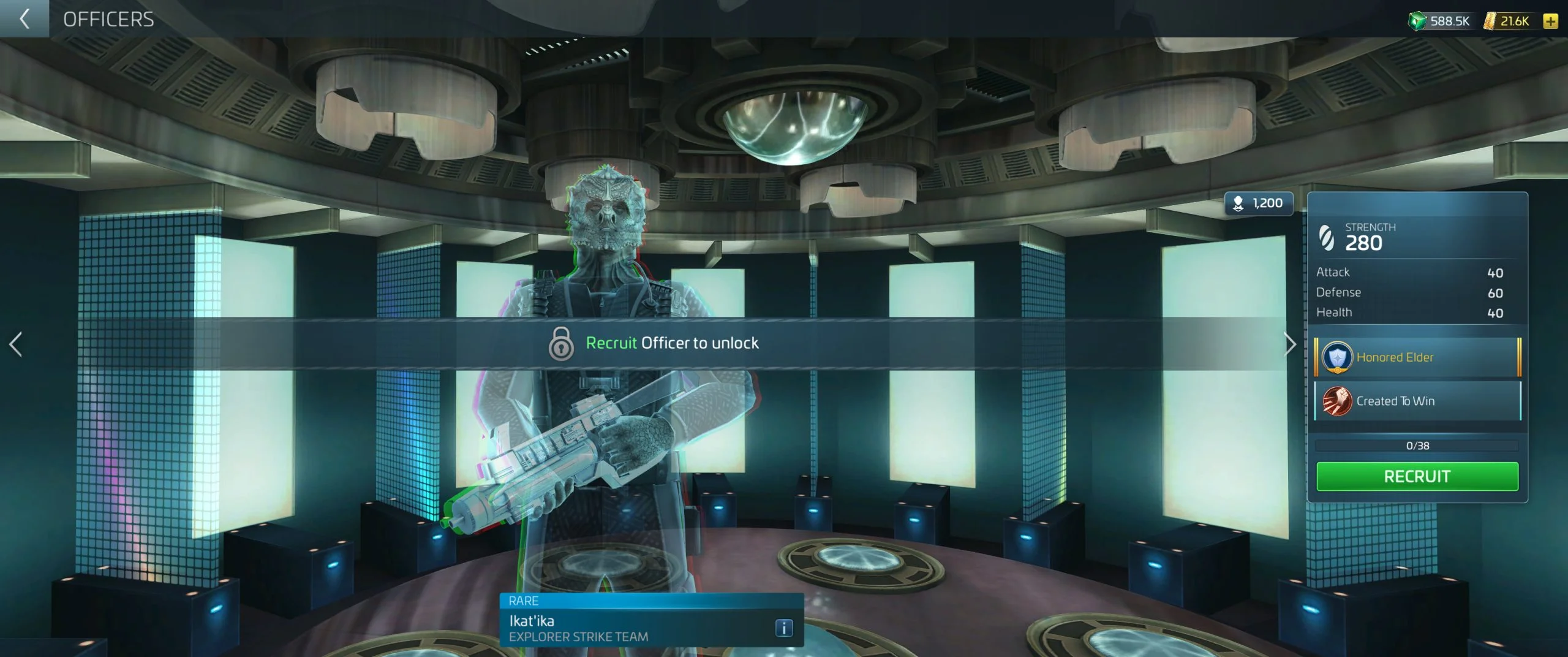Open Ikat'ika's info details

(x=784, y=628)
